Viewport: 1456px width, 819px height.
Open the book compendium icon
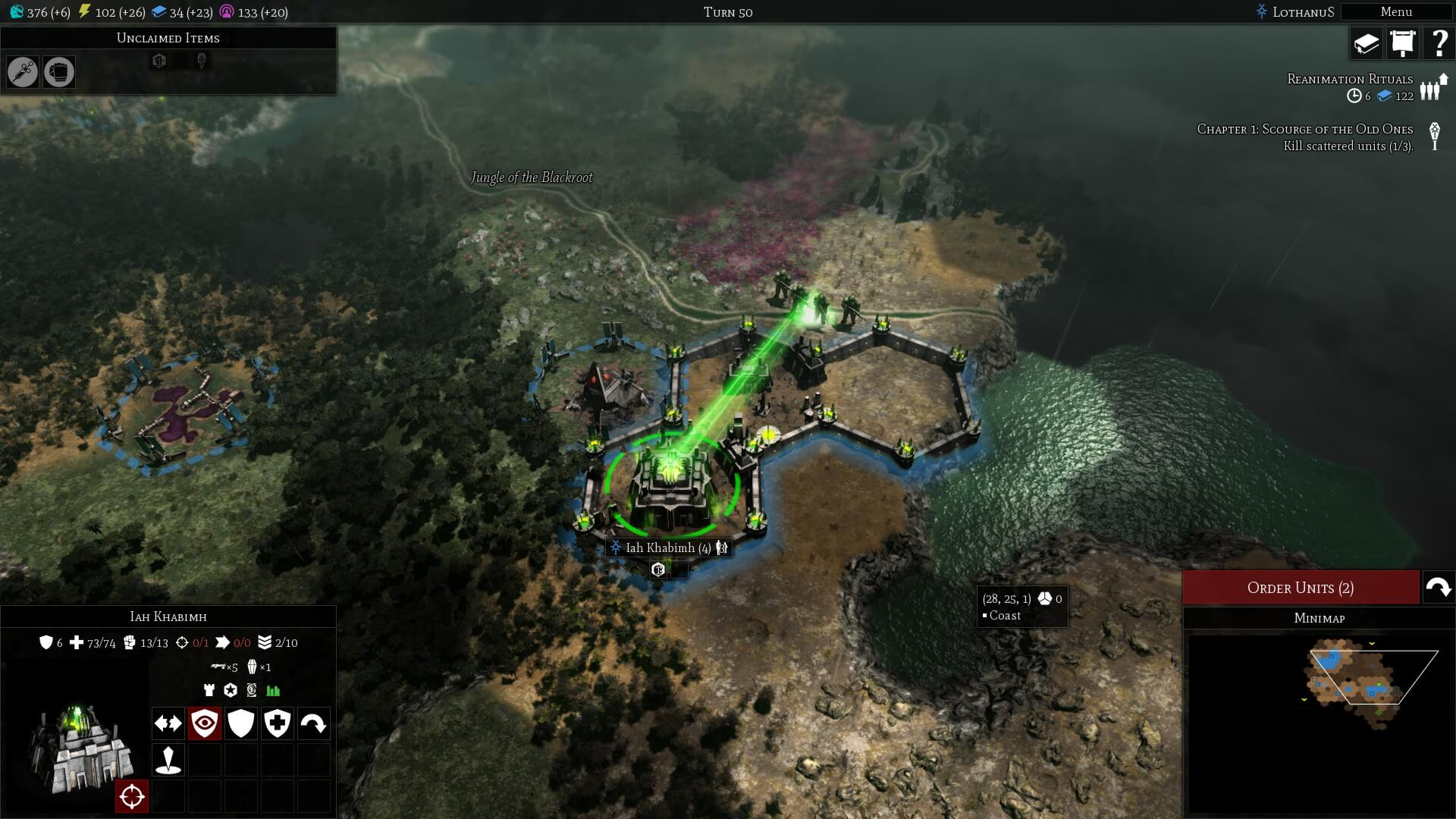(1366, 43)
